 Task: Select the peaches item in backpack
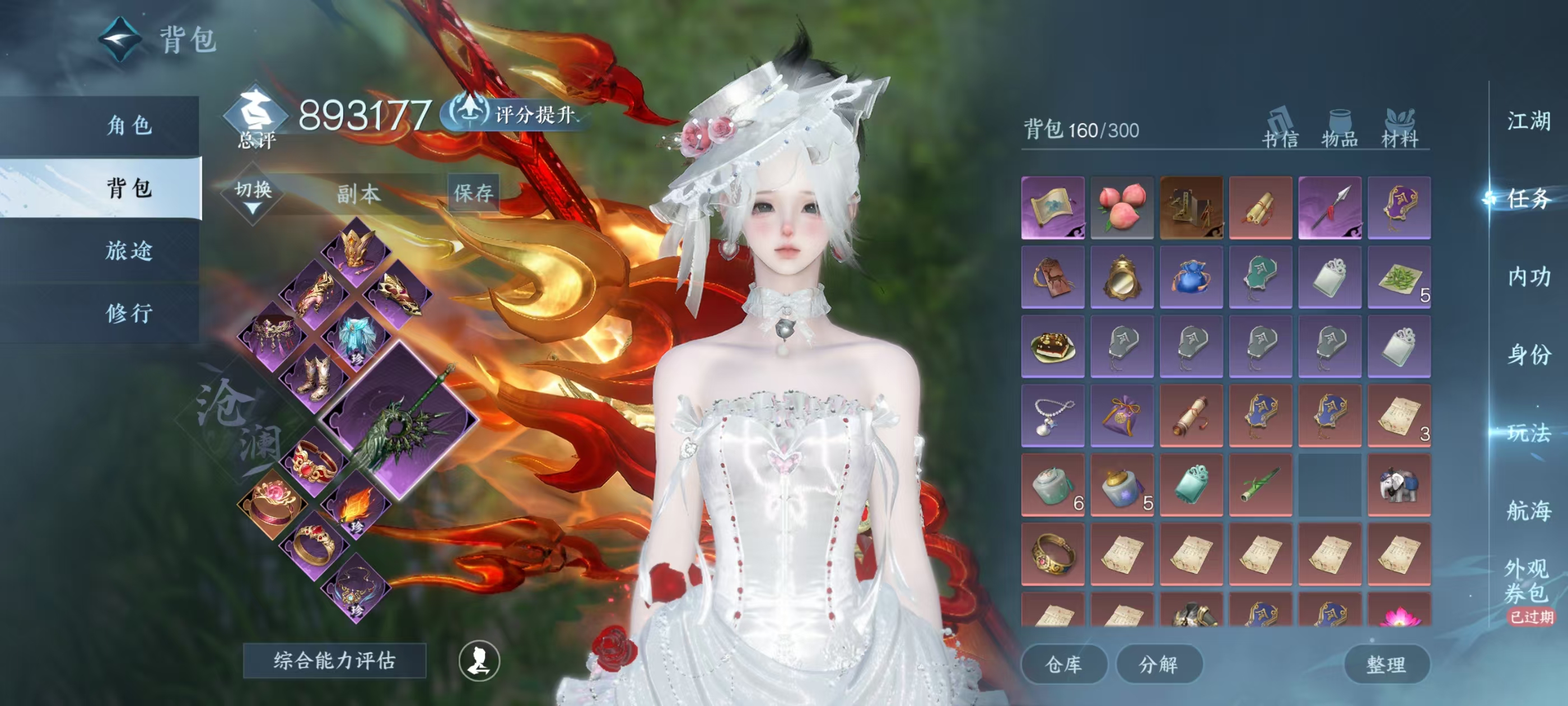click(1122, 208)
